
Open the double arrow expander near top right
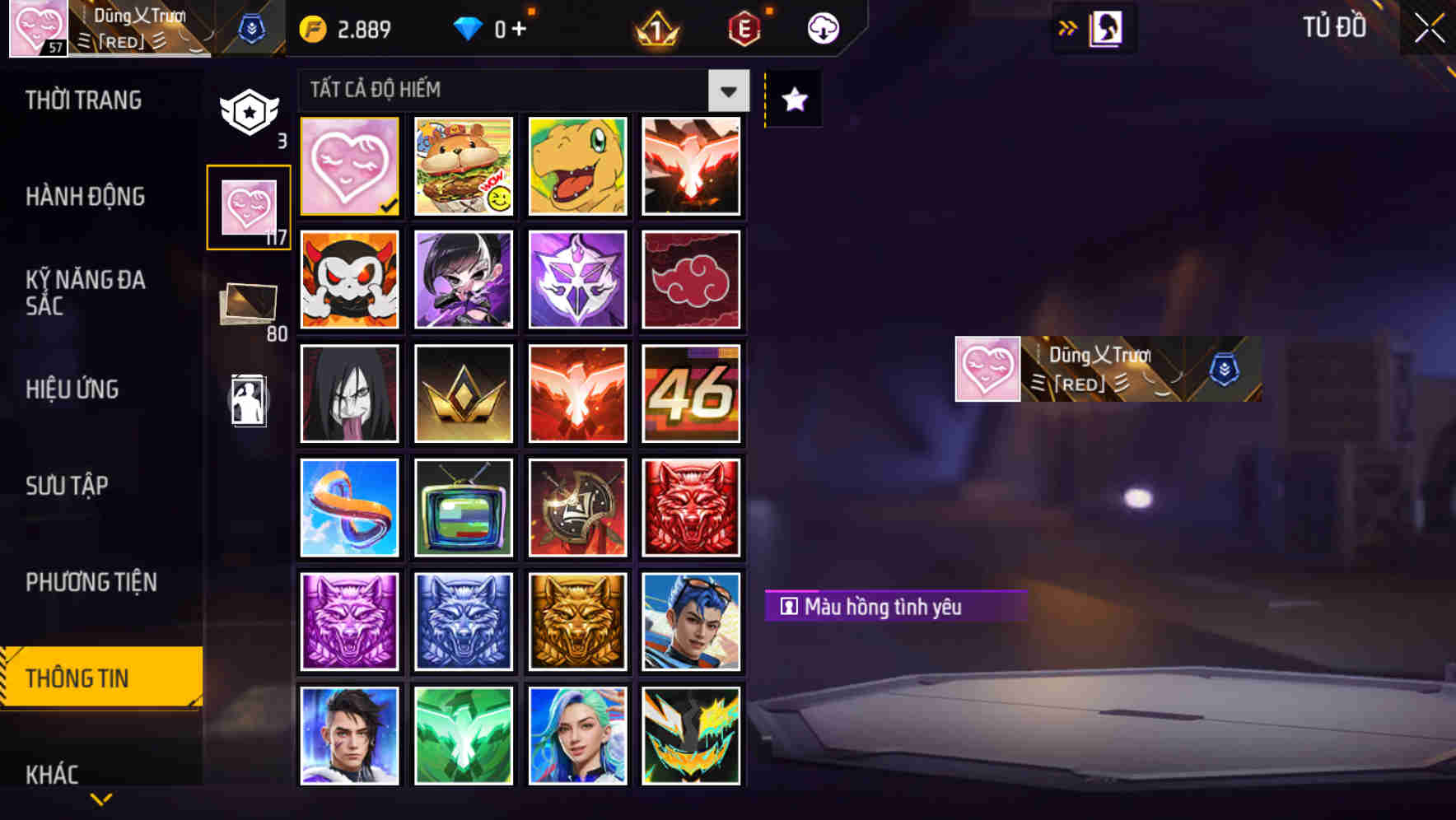pyautogui.click(x=1067, y=26)
